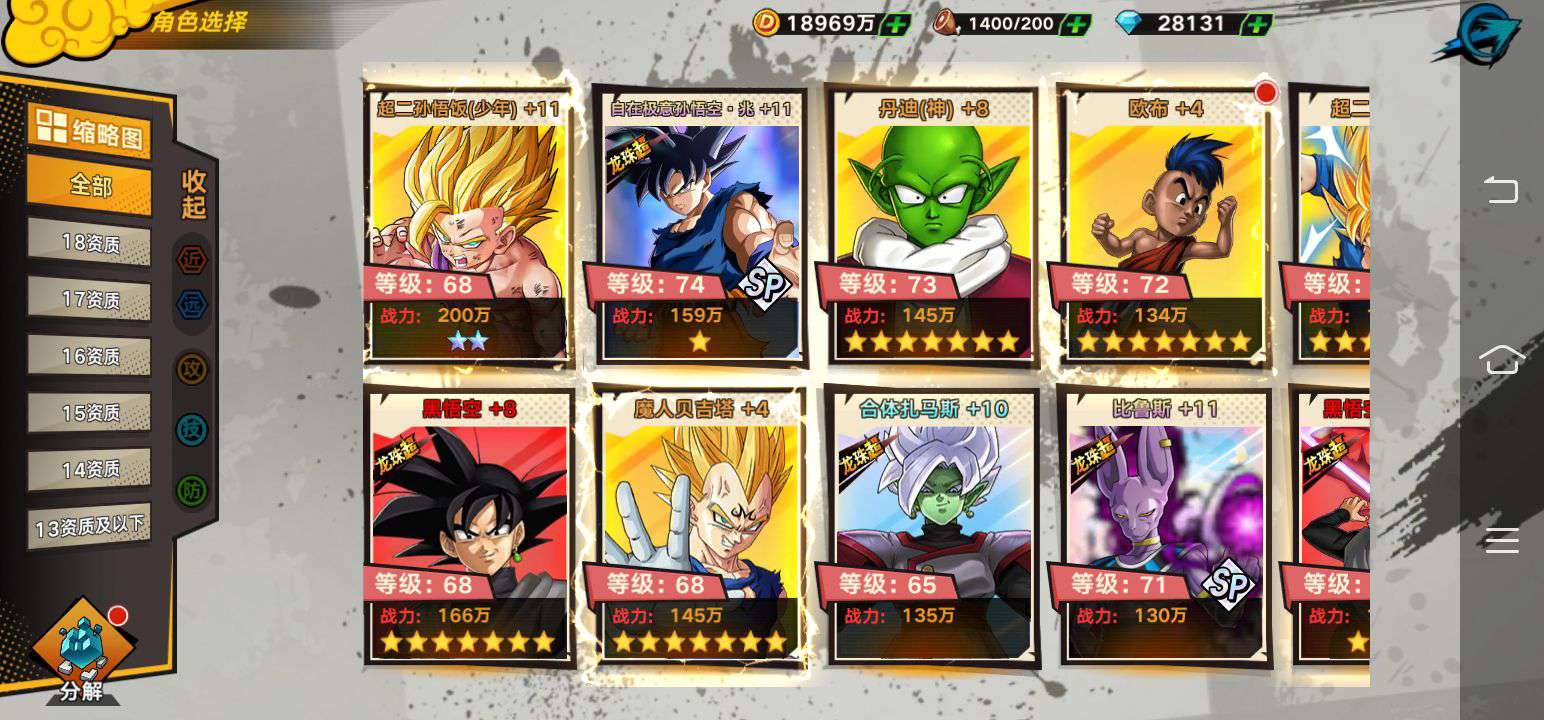
Task: Filter characters by 18资质
Action: (x=89, y=243)
